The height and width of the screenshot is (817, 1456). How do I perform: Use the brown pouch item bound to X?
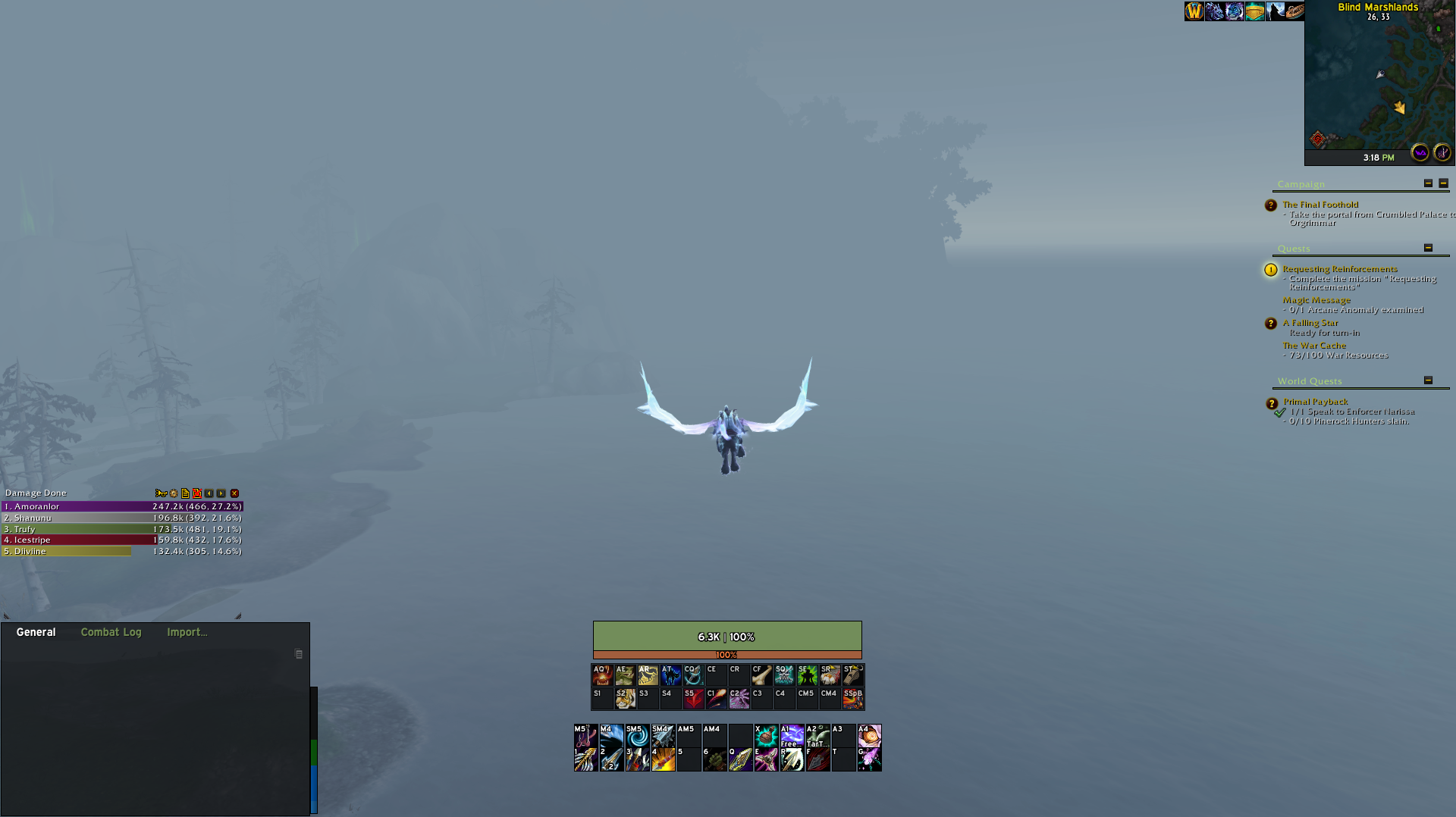click(x=766, y=735)
